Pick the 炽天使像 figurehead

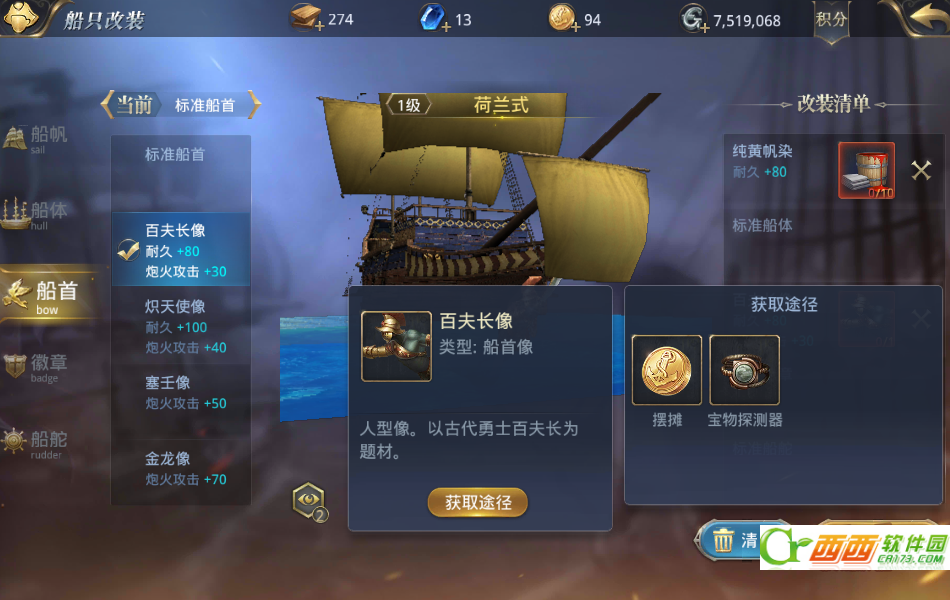(180, 326)
